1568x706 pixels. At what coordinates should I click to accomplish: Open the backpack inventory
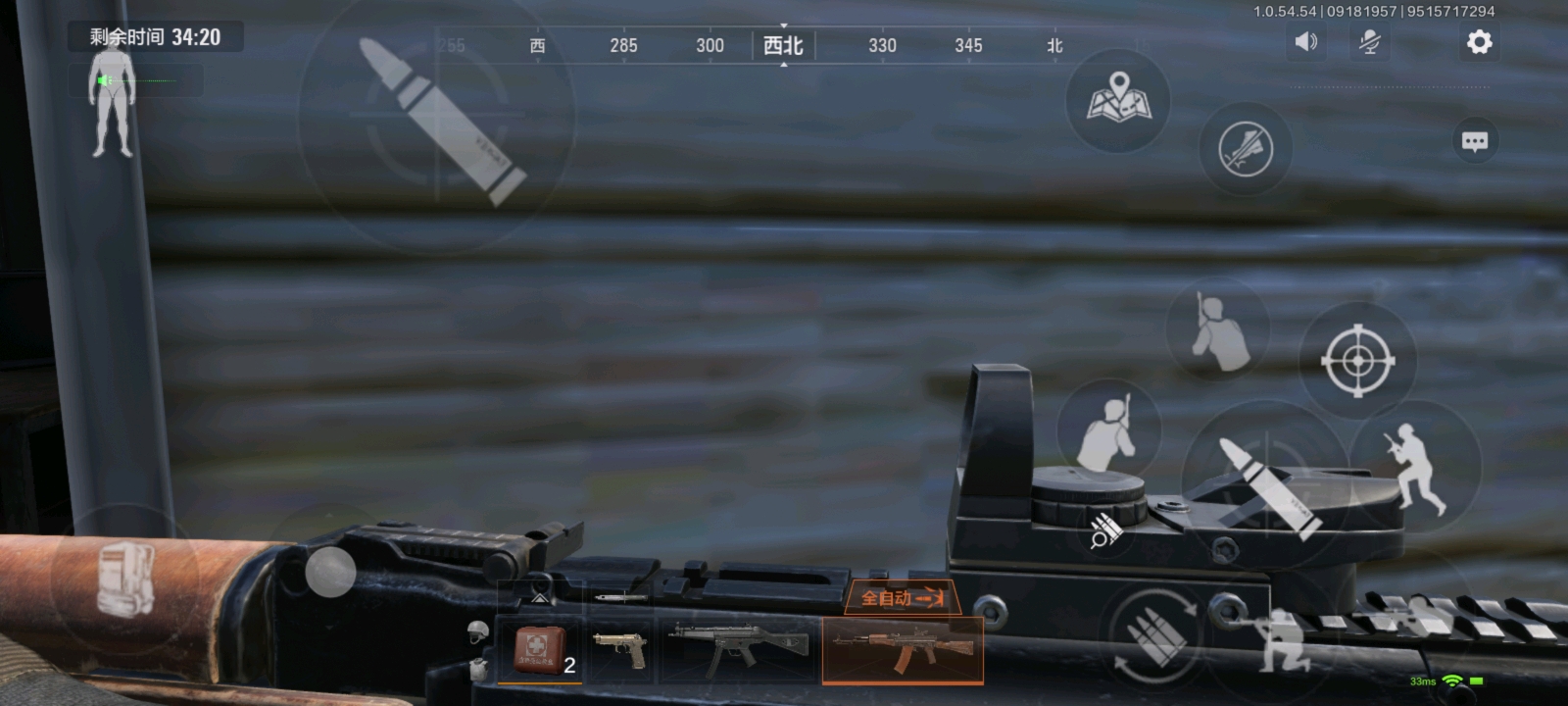pyautogui.click(x=124, y=579)
